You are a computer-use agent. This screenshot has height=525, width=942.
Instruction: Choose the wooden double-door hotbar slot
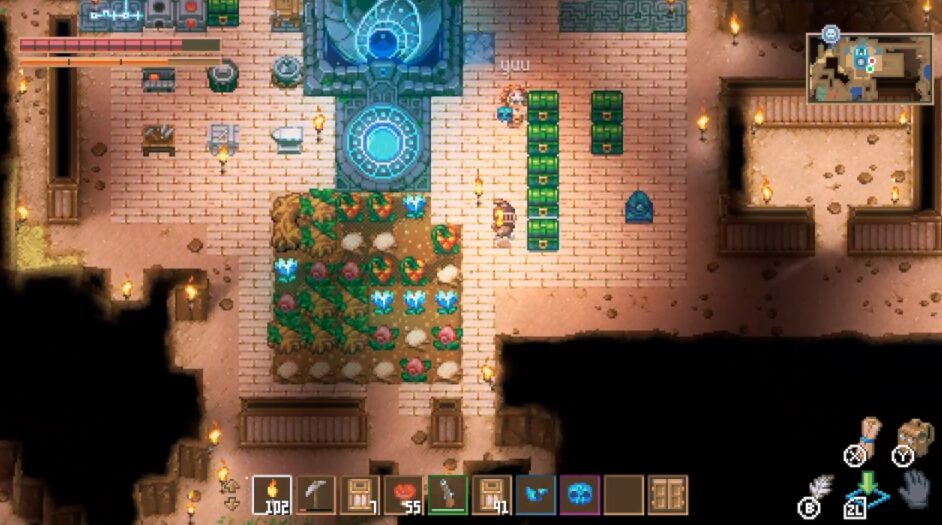tap(667, 494)
